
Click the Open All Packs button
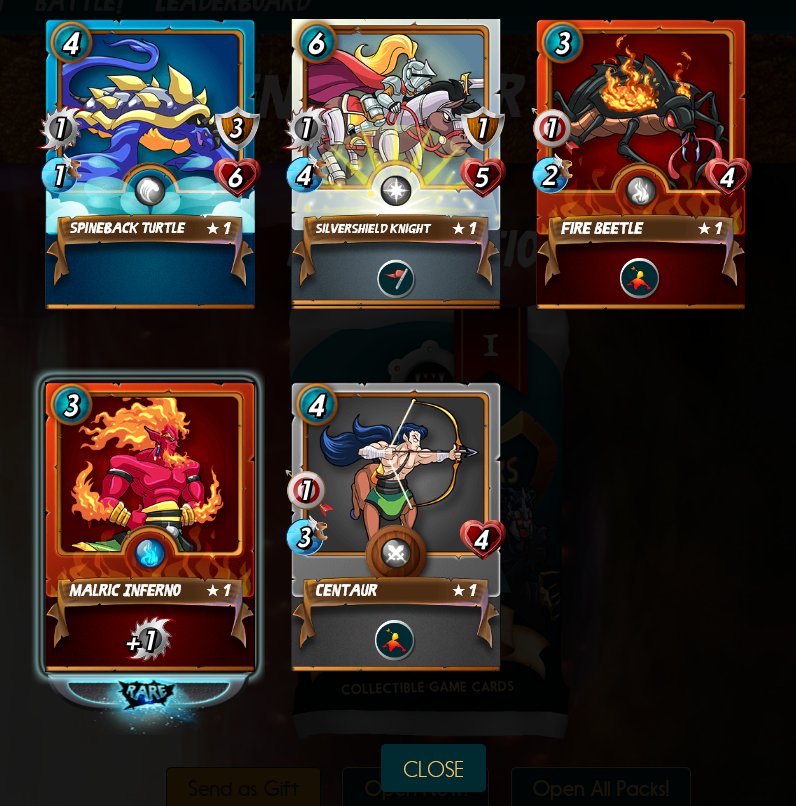600,789
